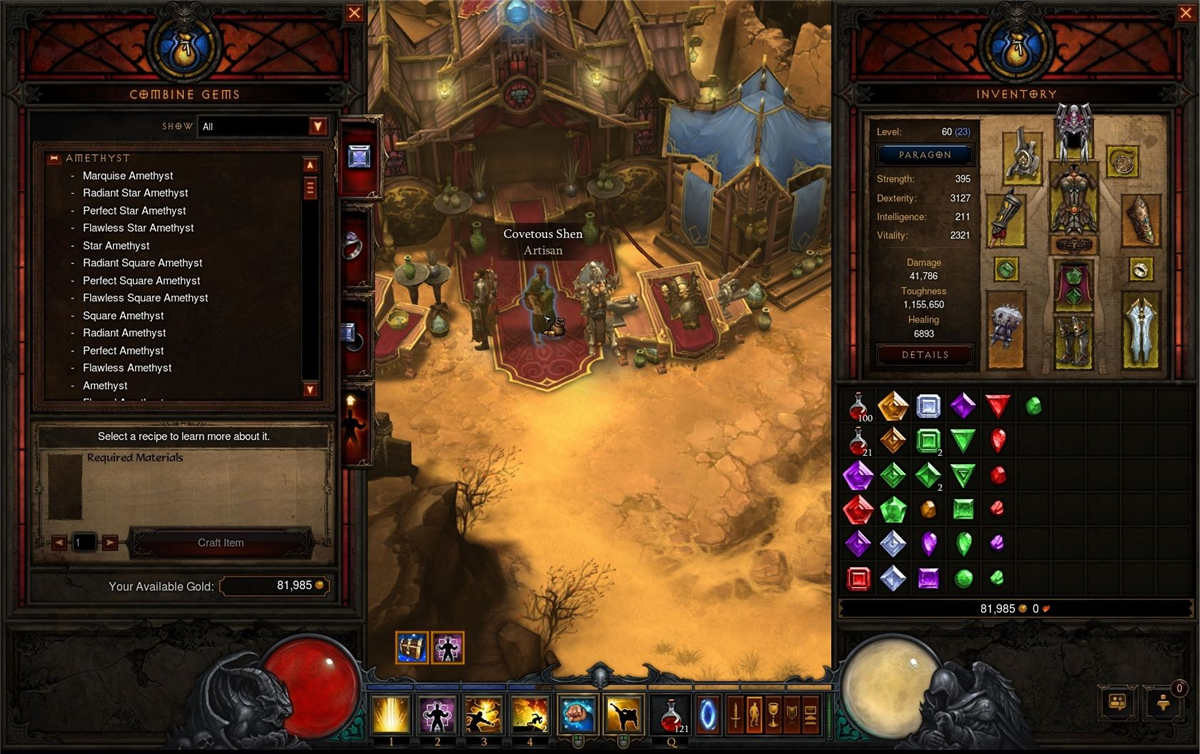The width and height of the screenshot is (1200, 754).
Task: Collapse the Amethyst category
Action: tap(53, 158)
